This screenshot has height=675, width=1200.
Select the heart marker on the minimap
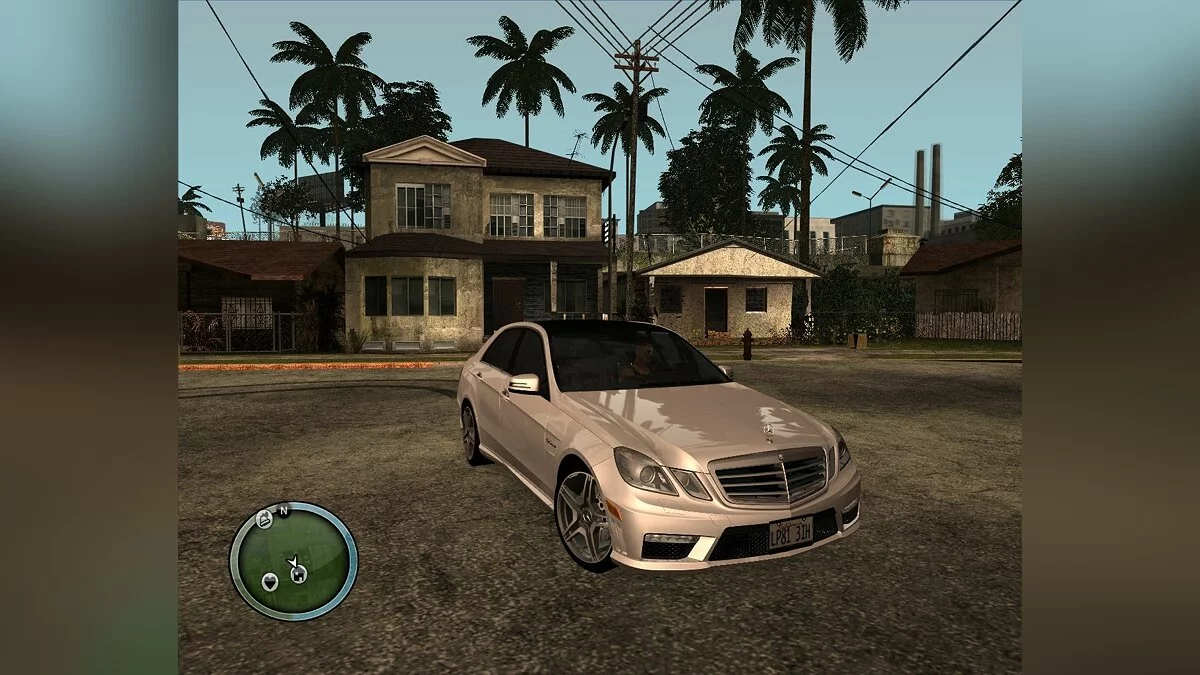[269, 581]
